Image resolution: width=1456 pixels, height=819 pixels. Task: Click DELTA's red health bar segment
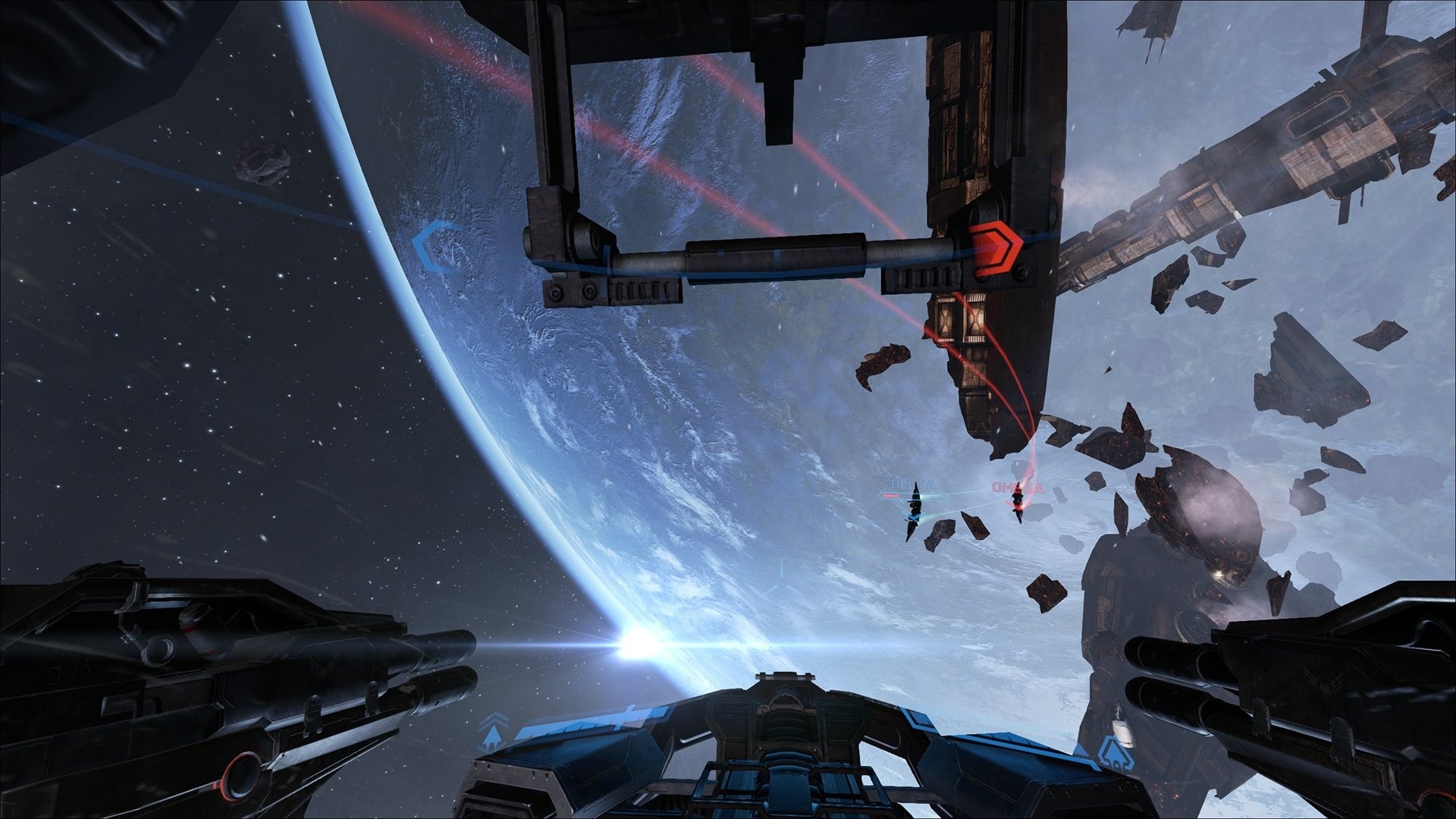(891, 495)
